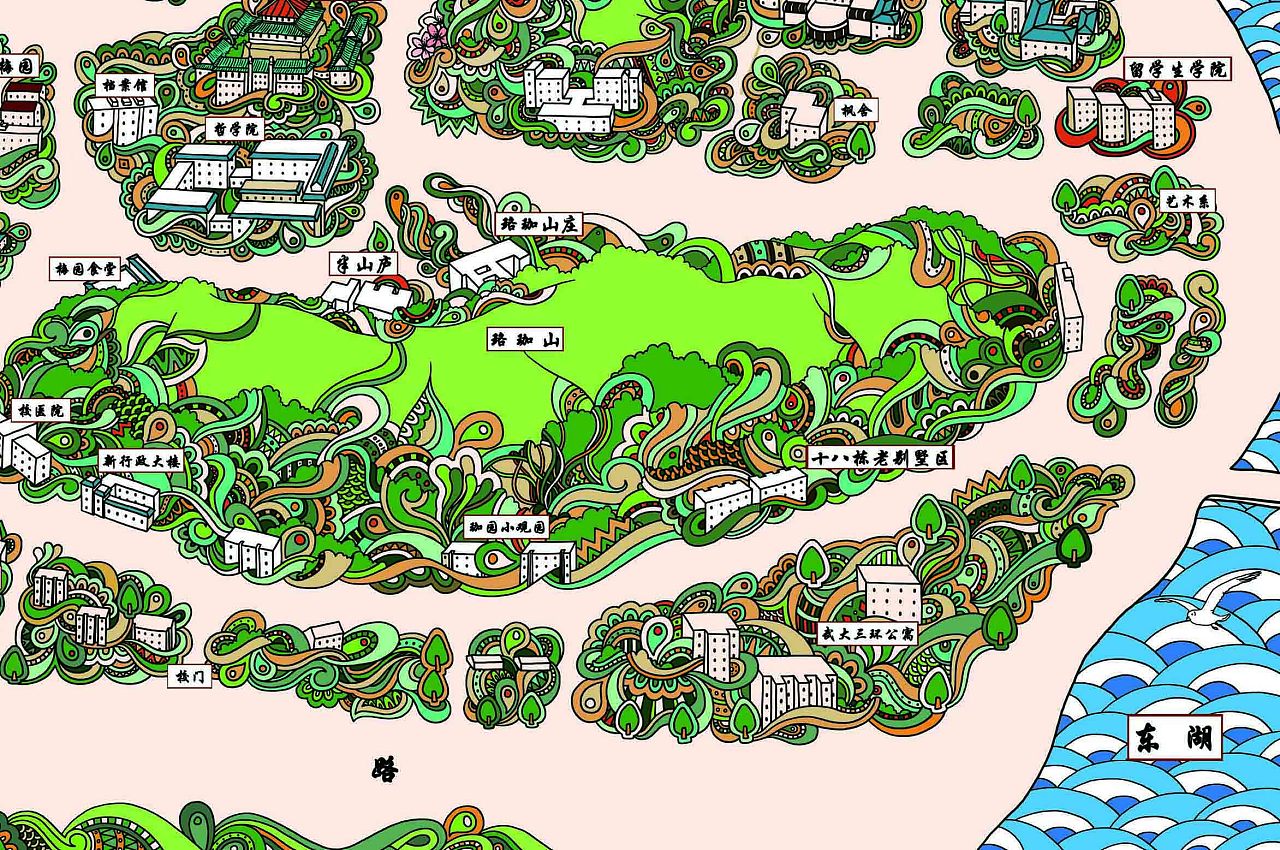Choose the 珈园小观园 label
The image size is (1280, 850).
coord(508,526)
